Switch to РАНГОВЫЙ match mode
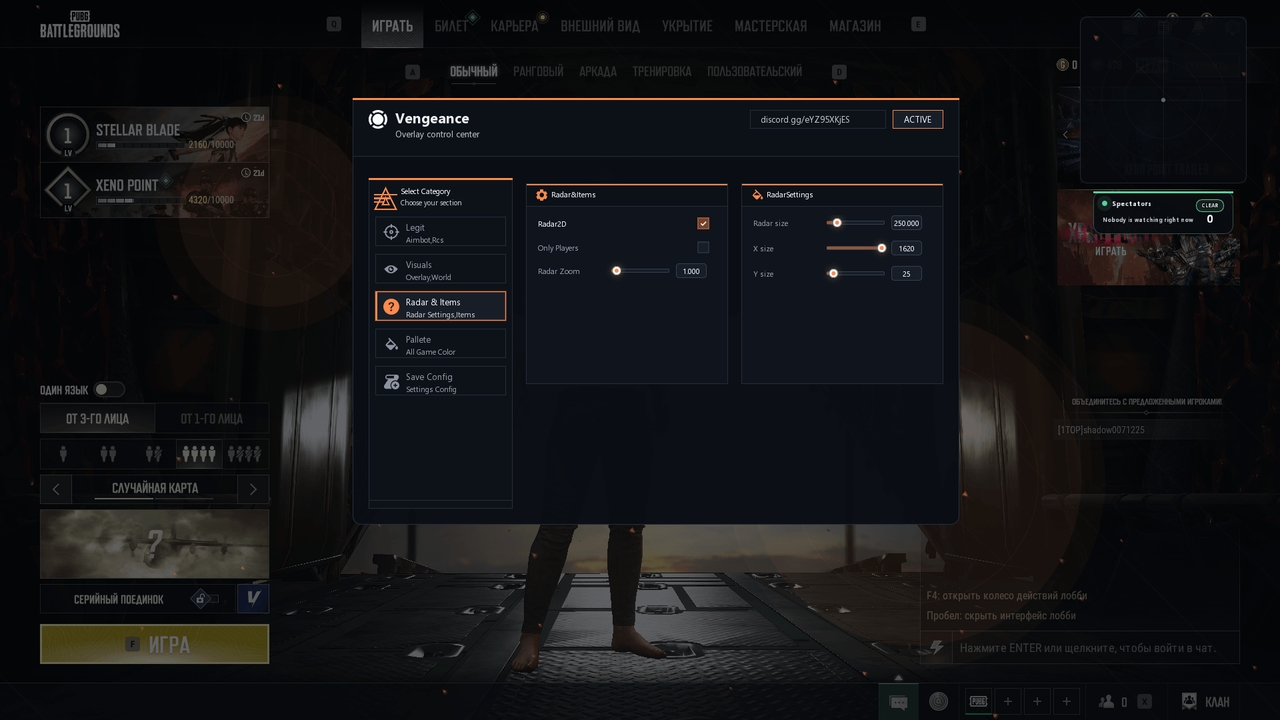The image size is (1280, 720). point(538,71)
